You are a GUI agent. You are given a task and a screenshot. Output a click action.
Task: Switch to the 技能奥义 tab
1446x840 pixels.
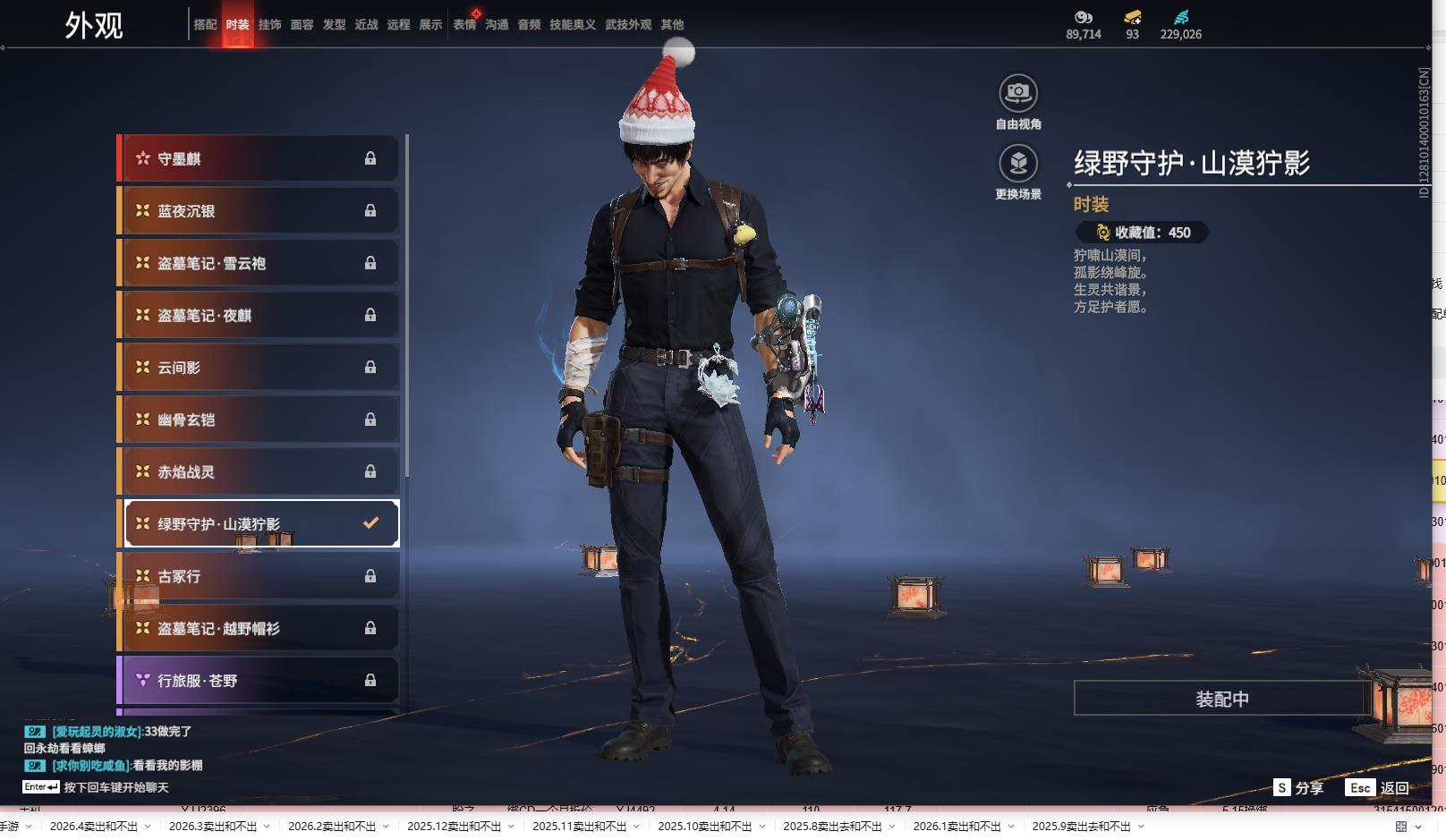coord(572,25)
